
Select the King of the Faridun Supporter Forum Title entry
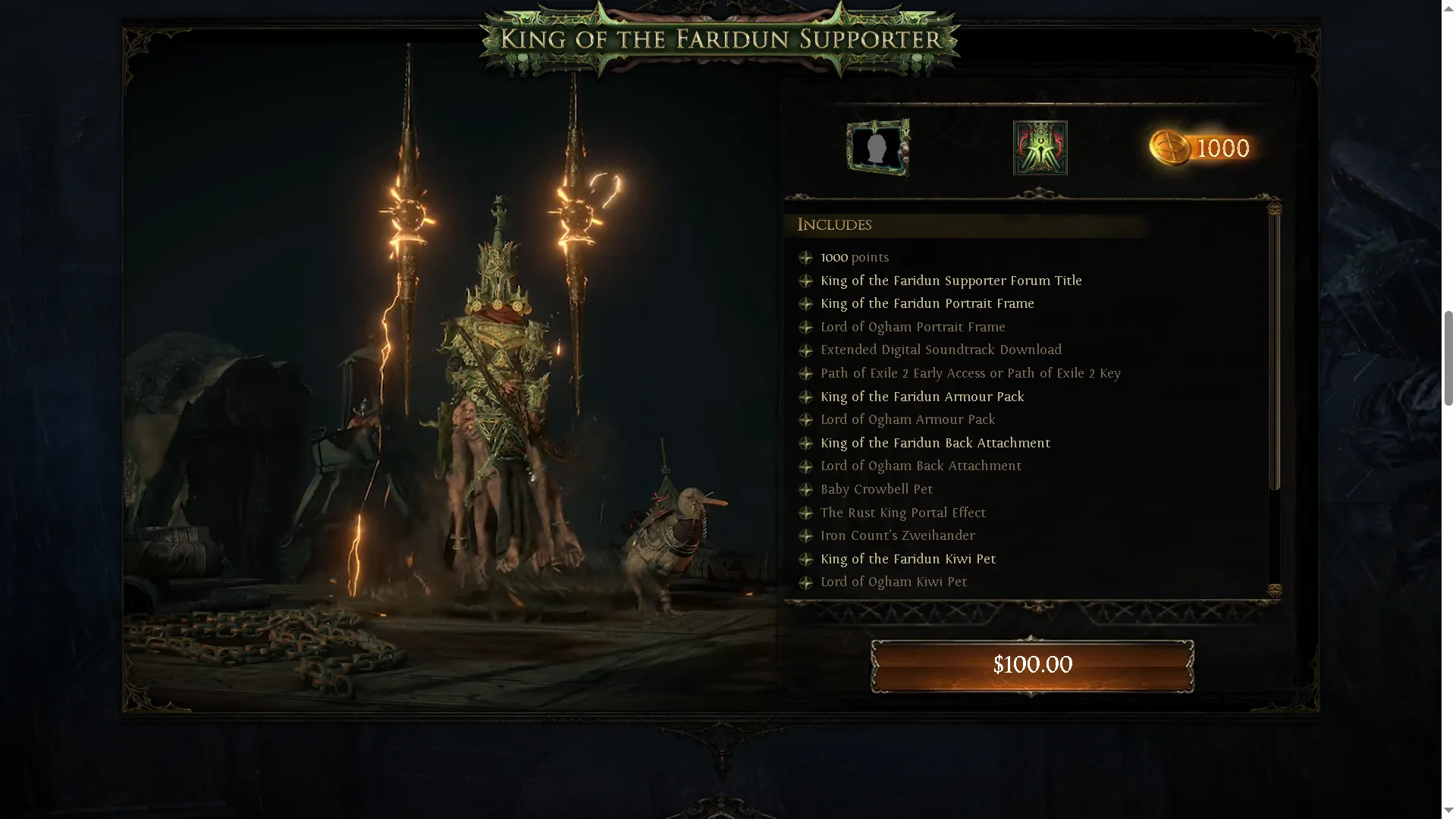click(951, 281)
